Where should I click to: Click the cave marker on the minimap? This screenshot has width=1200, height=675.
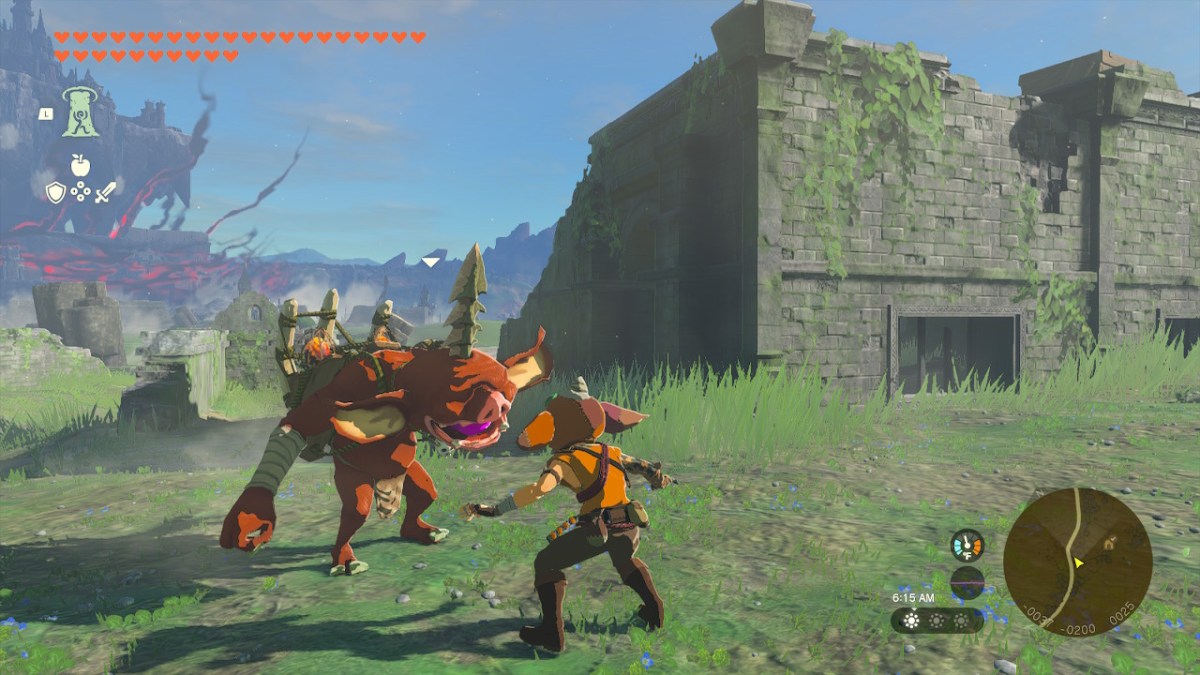(x=1108, y=544)
